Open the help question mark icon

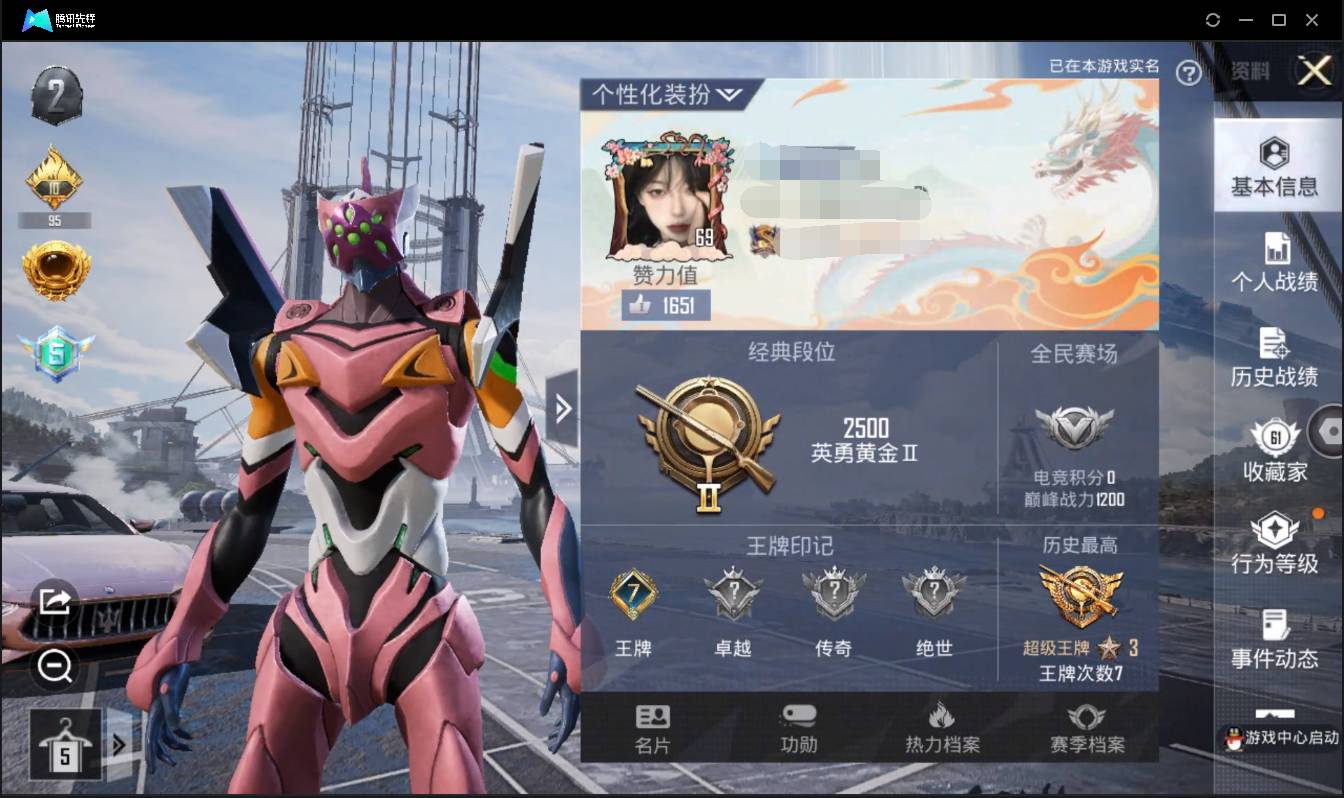(1189, 74)
